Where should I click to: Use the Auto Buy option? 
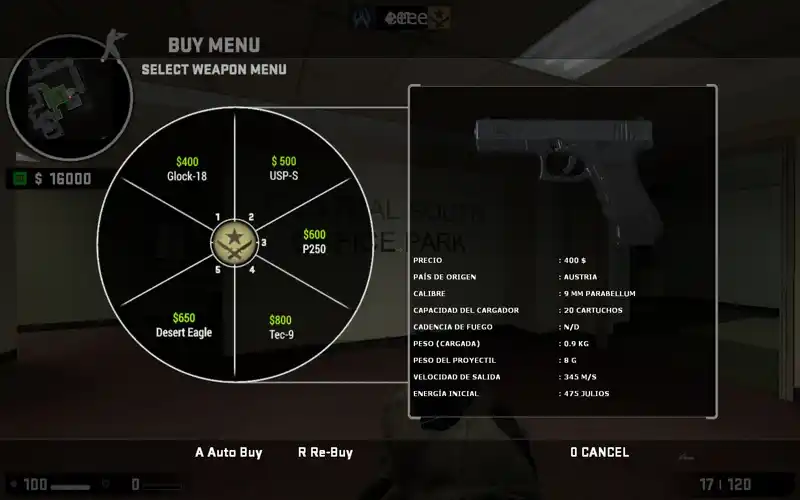228,452
